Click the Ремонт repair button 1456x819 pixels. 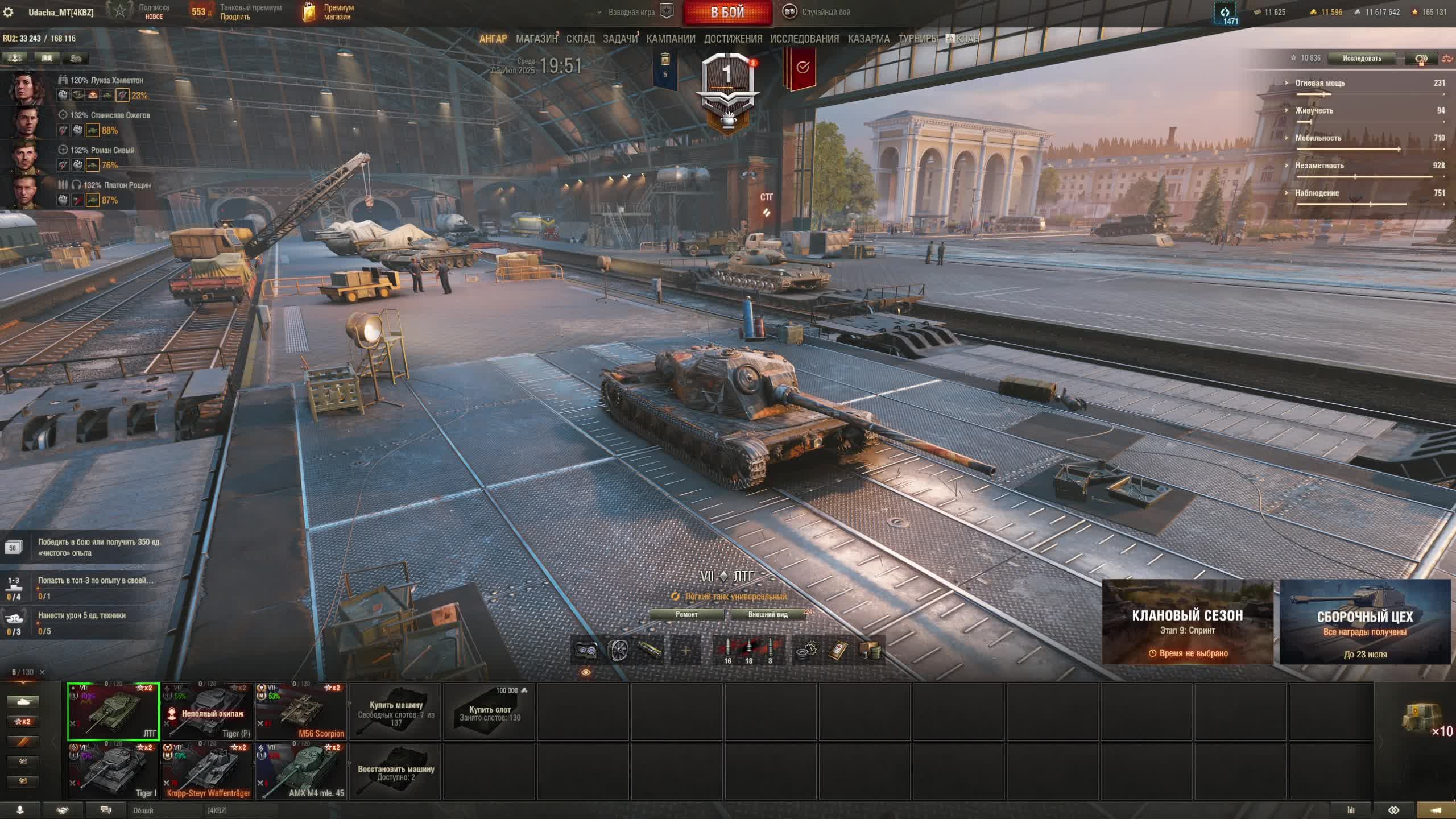(x=686, y=614)
